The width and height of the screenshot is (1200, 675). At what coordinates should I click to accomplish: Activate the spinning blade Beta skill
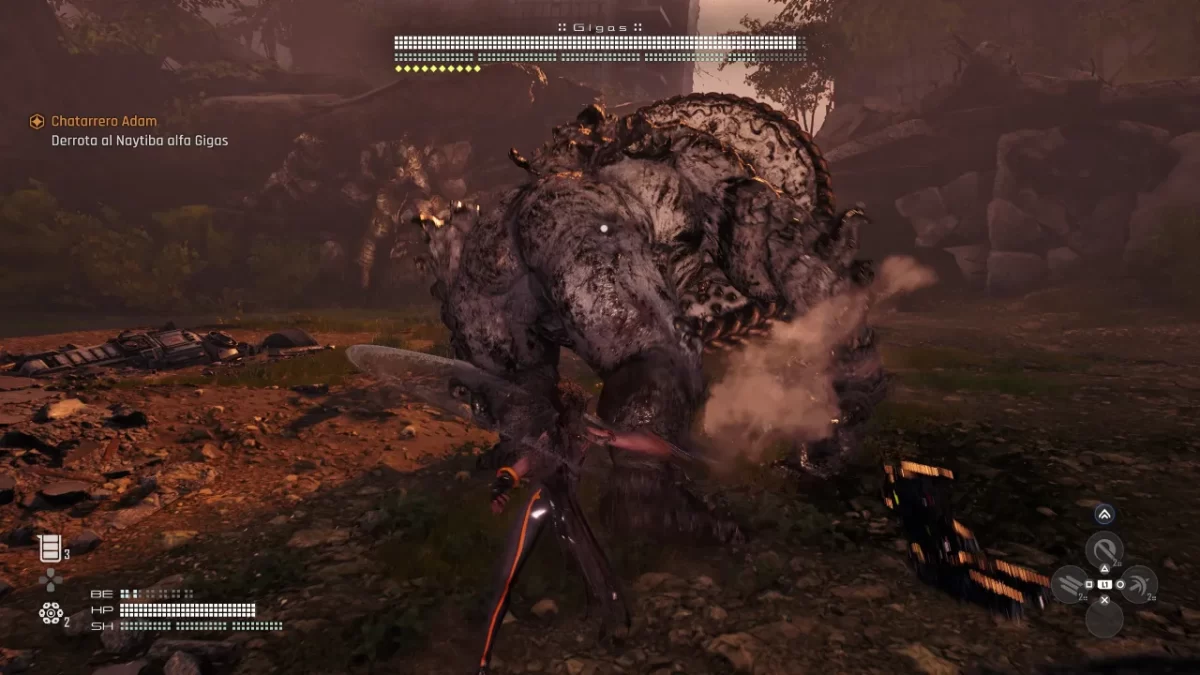tap(1104, 550)
